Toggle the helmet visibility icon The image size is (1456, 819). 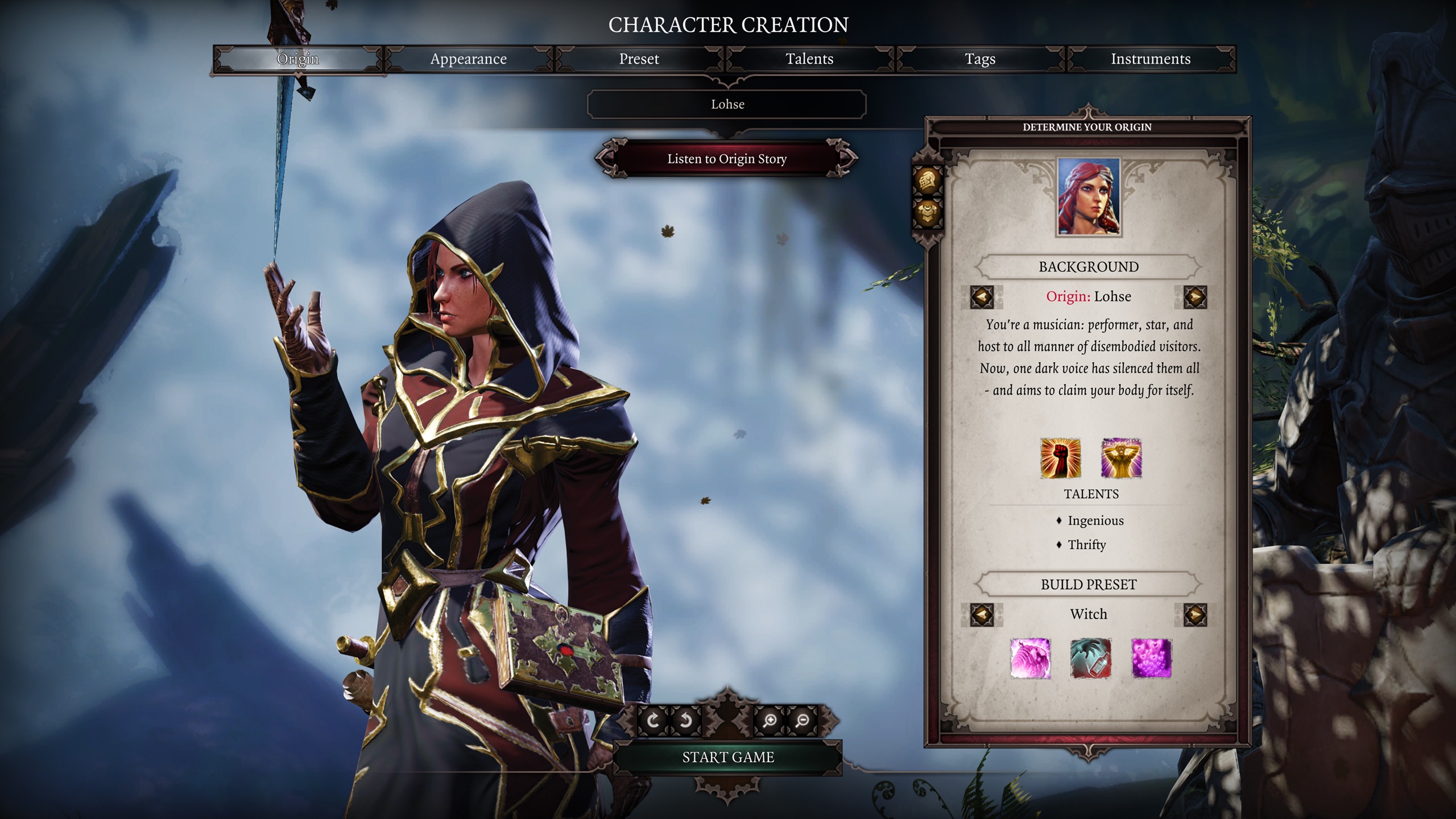(928, 181)
